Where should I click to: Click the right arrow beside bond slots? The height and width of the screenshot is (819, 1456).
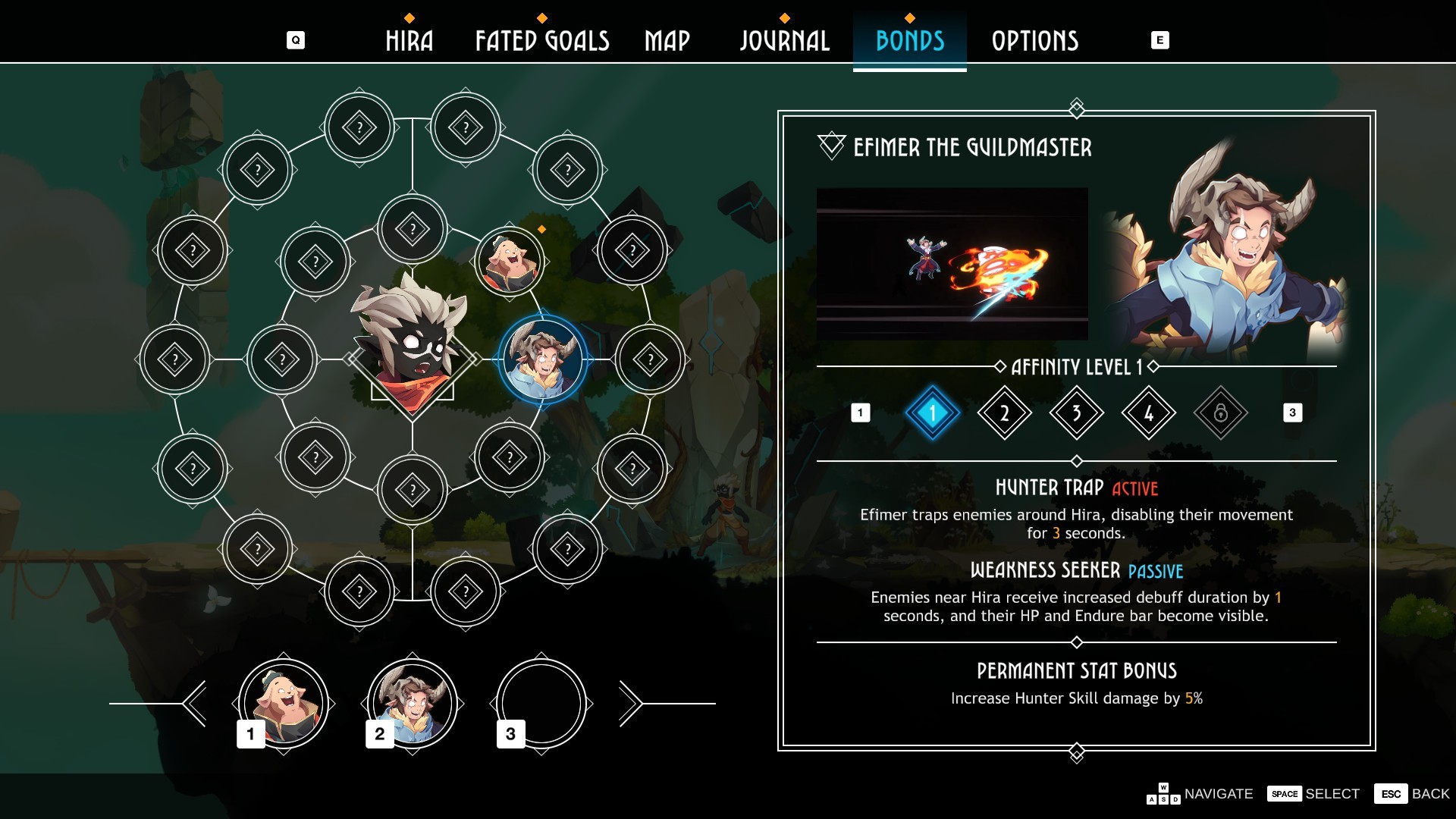click(x=630, y=704)
